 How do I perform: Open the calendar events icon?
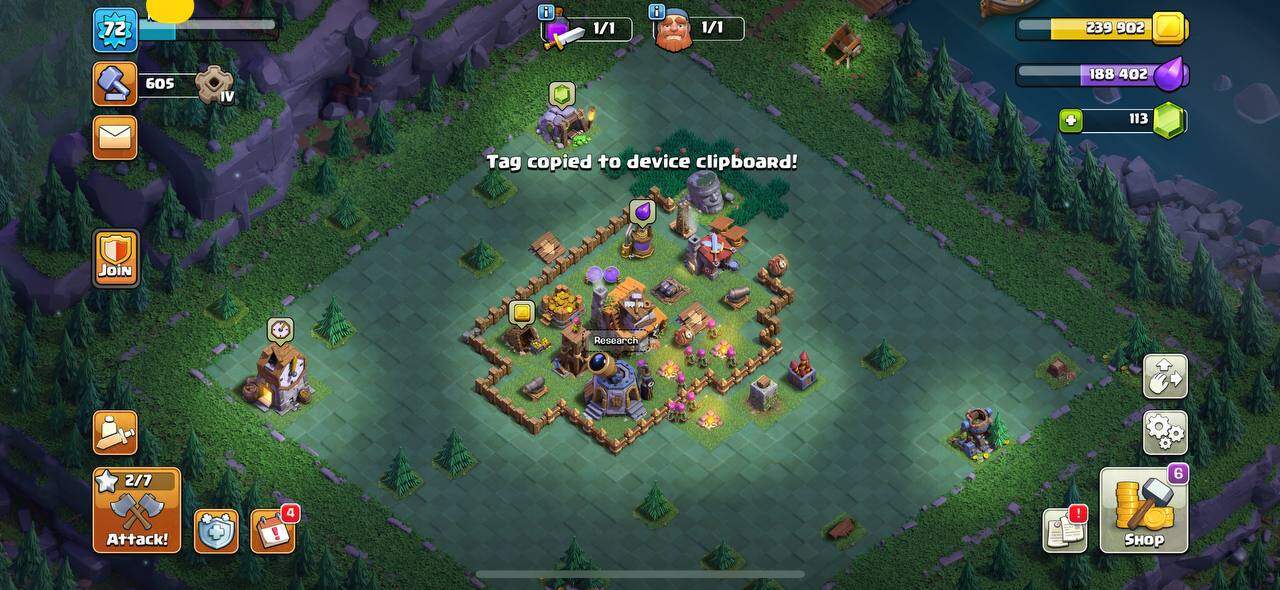pos(272,531)
